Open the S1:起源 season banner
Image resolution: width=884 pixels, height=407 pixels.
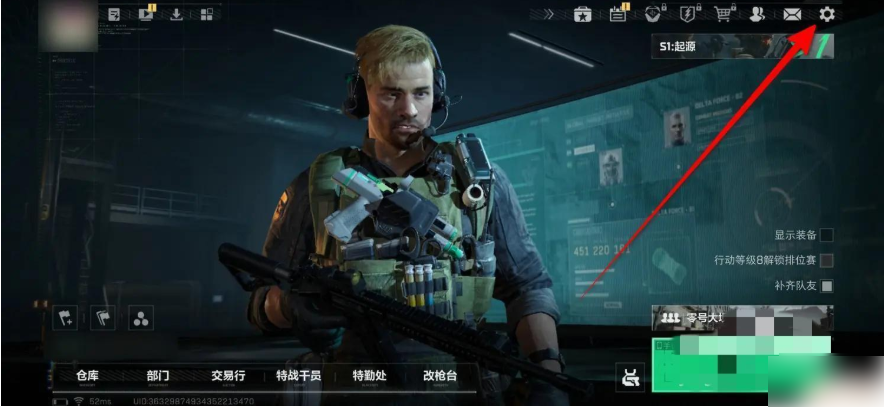(742, 46)
